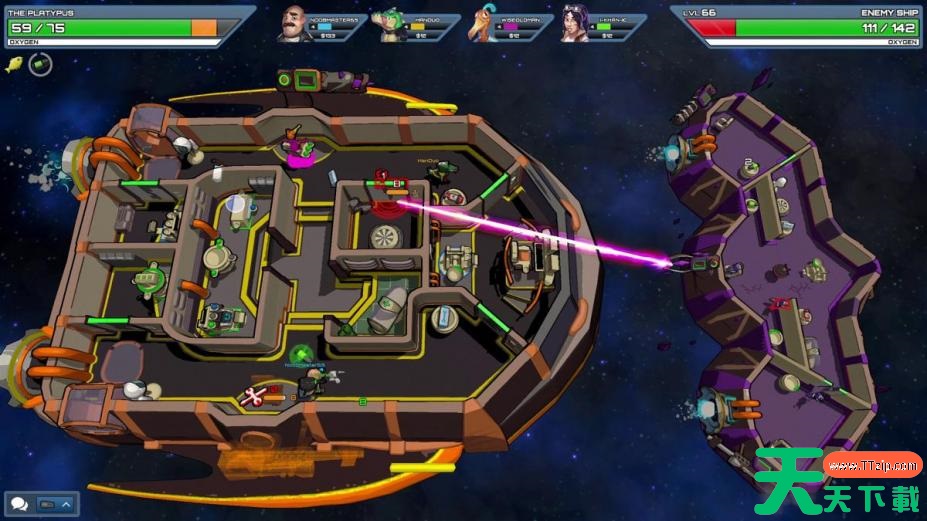Select the green crocodile crew portrait
This screenshot has height=521, width=927.
[x=390, y=25]
